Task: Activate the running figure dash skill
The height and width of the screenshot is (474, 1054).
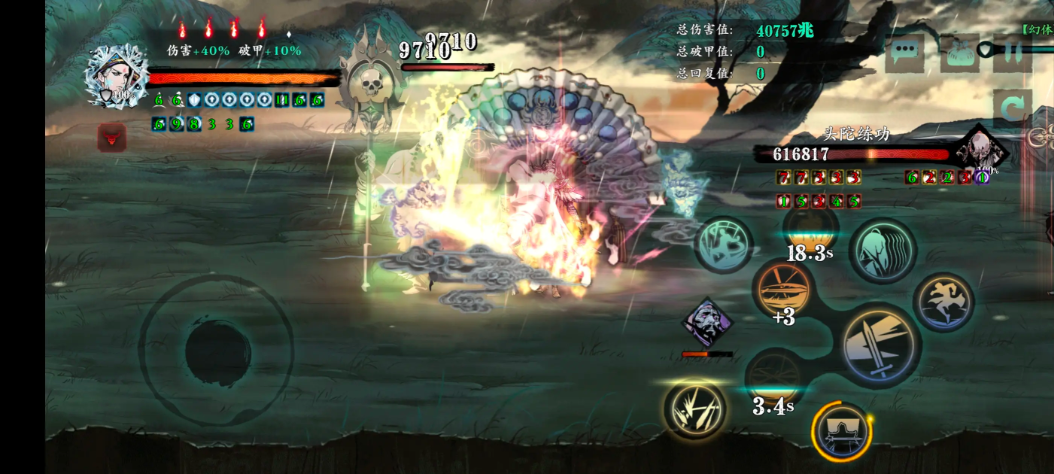Action: [x=943, y=301]
